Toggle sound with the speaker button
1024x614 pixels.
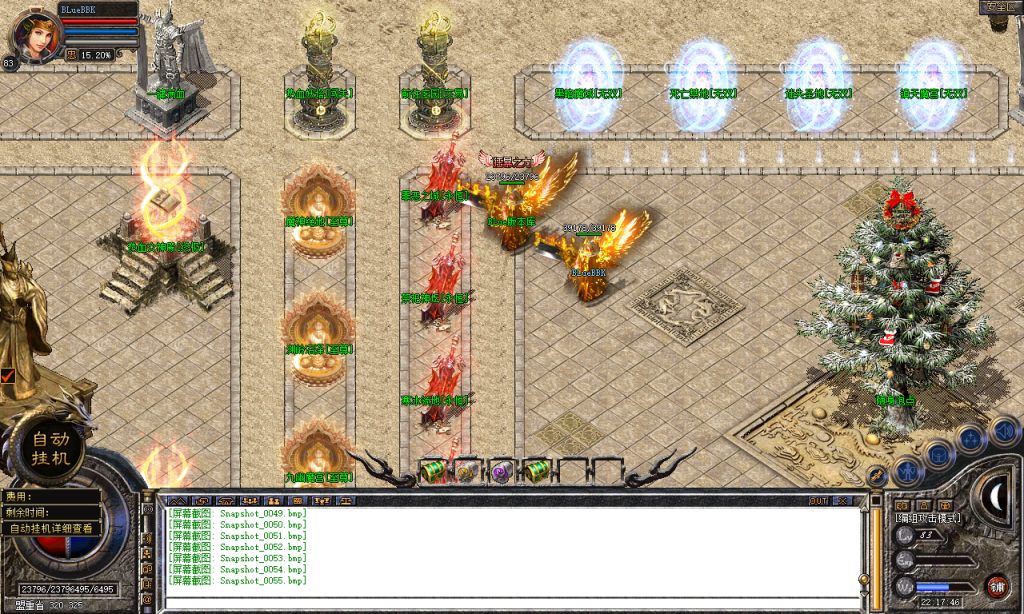(x=1003, y=430)
